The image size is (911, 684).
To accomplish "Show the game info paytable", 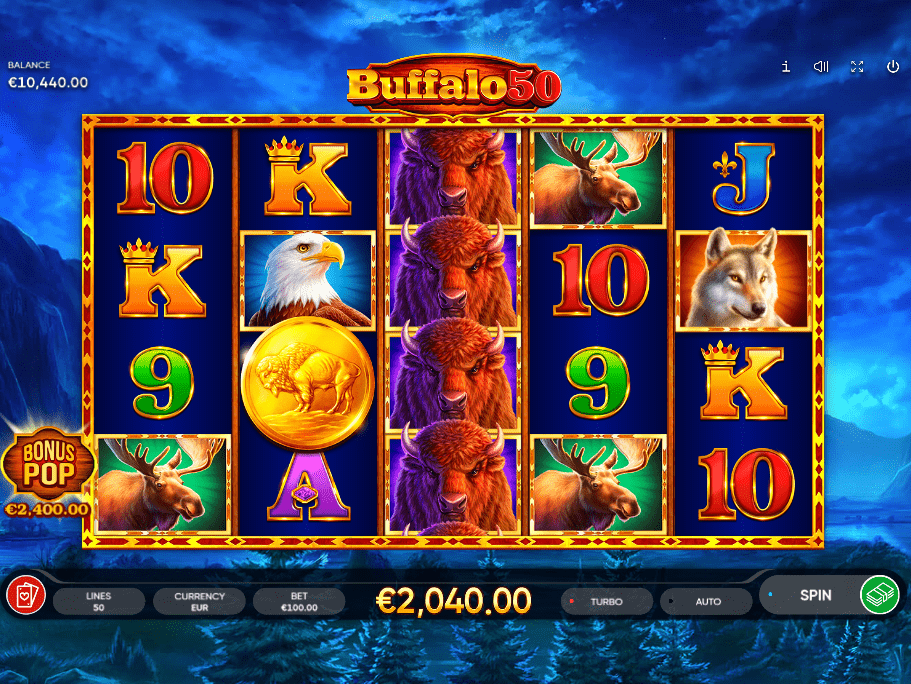I will pos(786,67).
